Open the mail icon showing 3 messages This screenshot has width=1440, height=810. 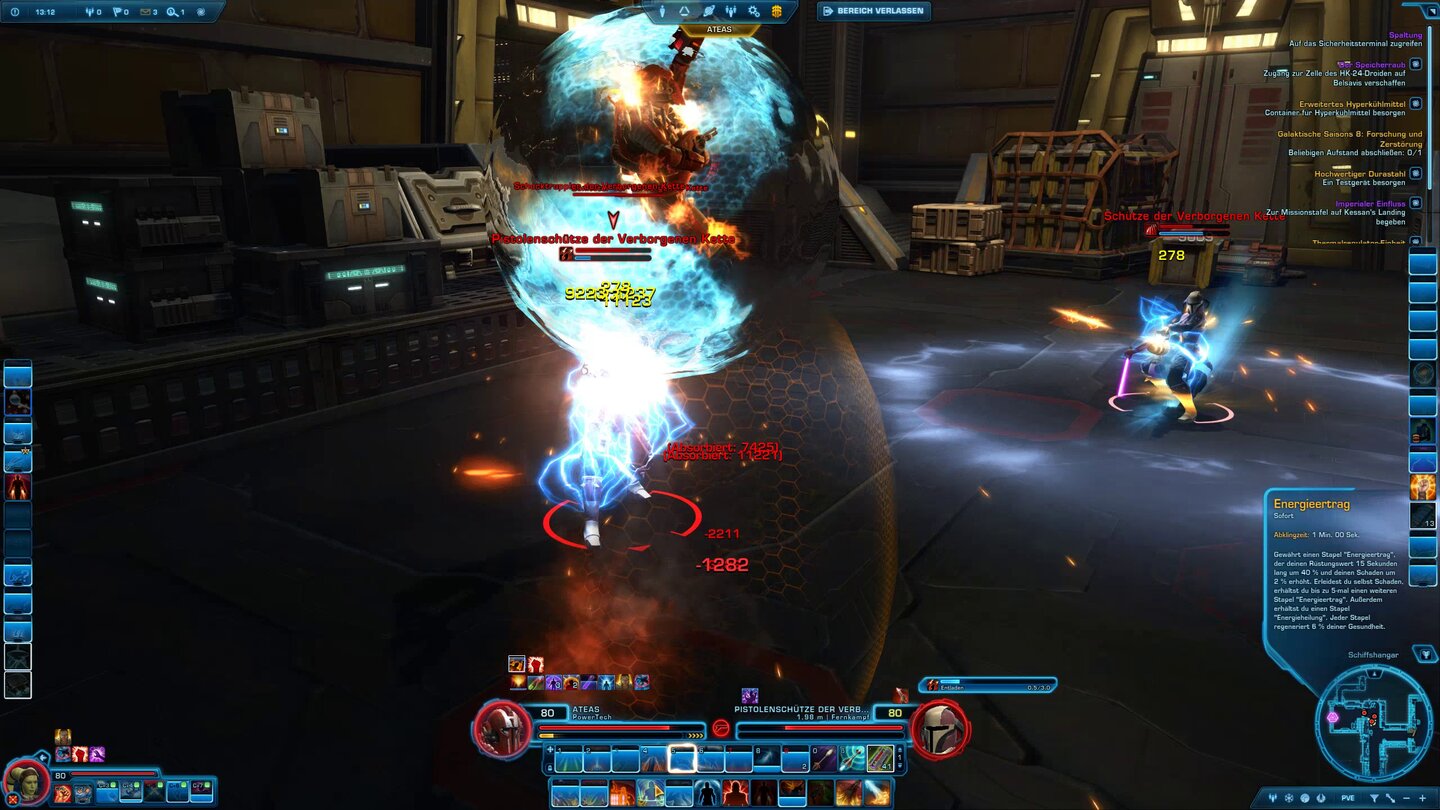click(x=147, y=13)
